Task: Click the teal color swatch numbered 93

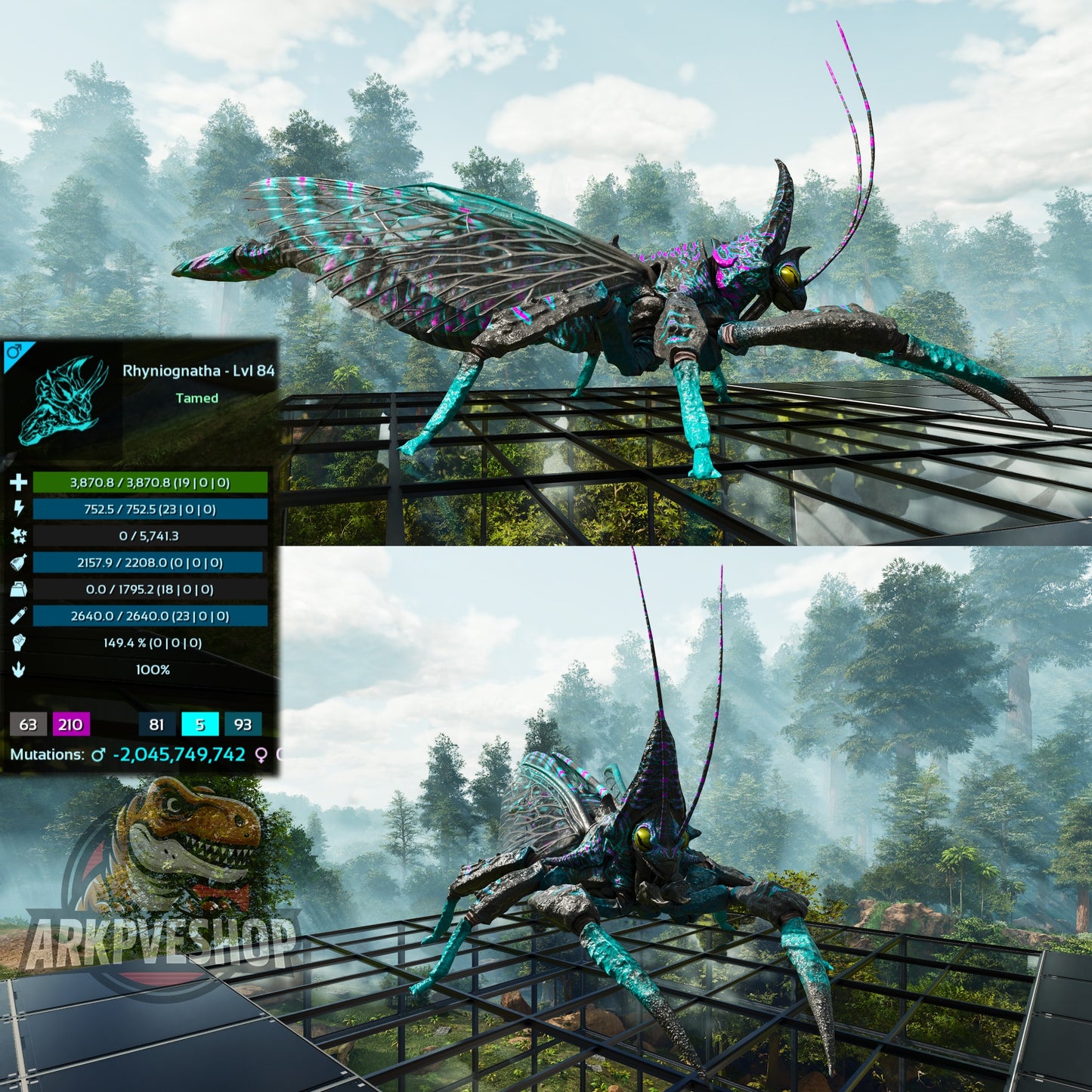Action: [243, 725]
